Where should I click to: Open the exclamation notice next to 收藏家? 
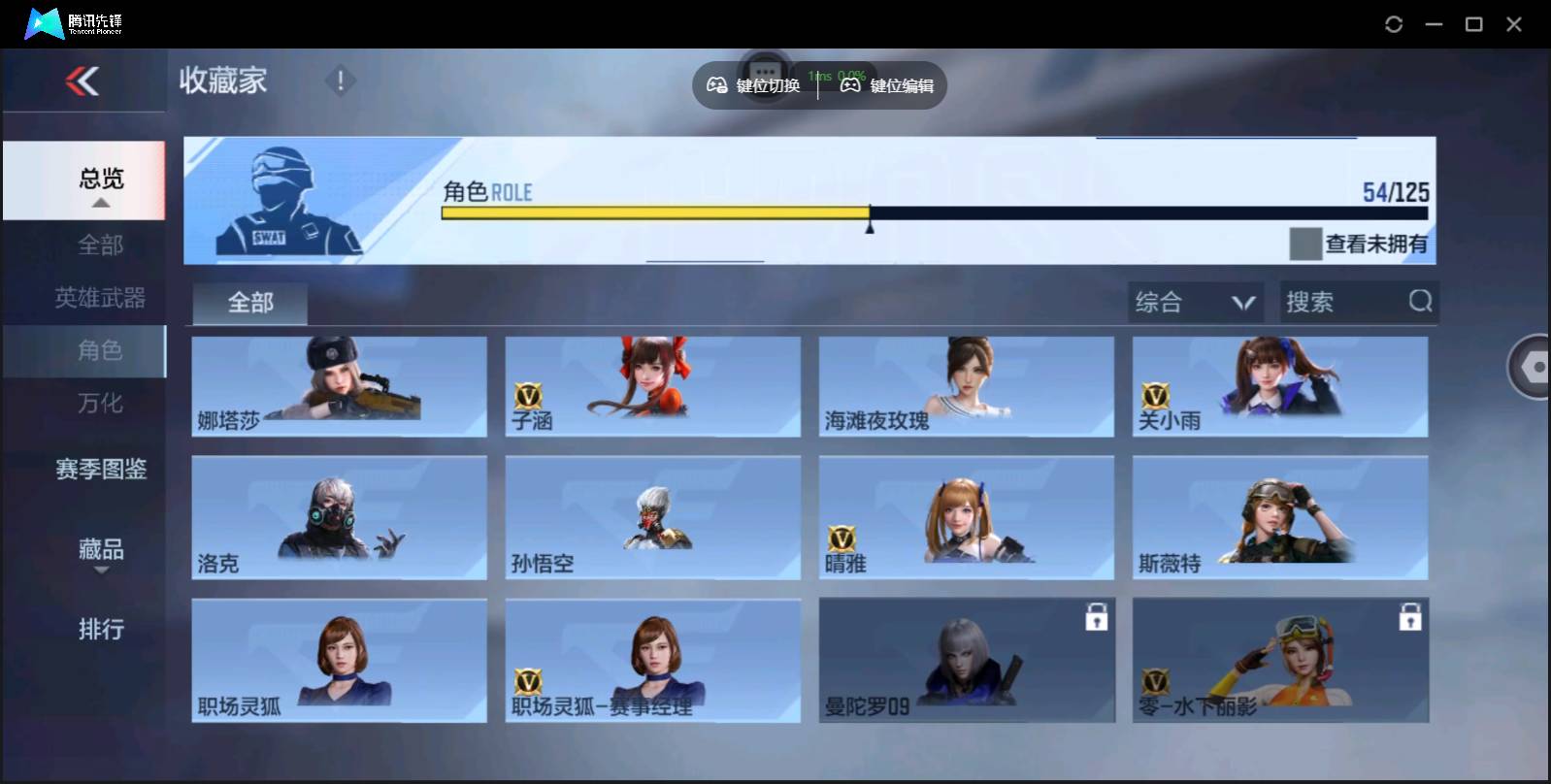[340, 82]
